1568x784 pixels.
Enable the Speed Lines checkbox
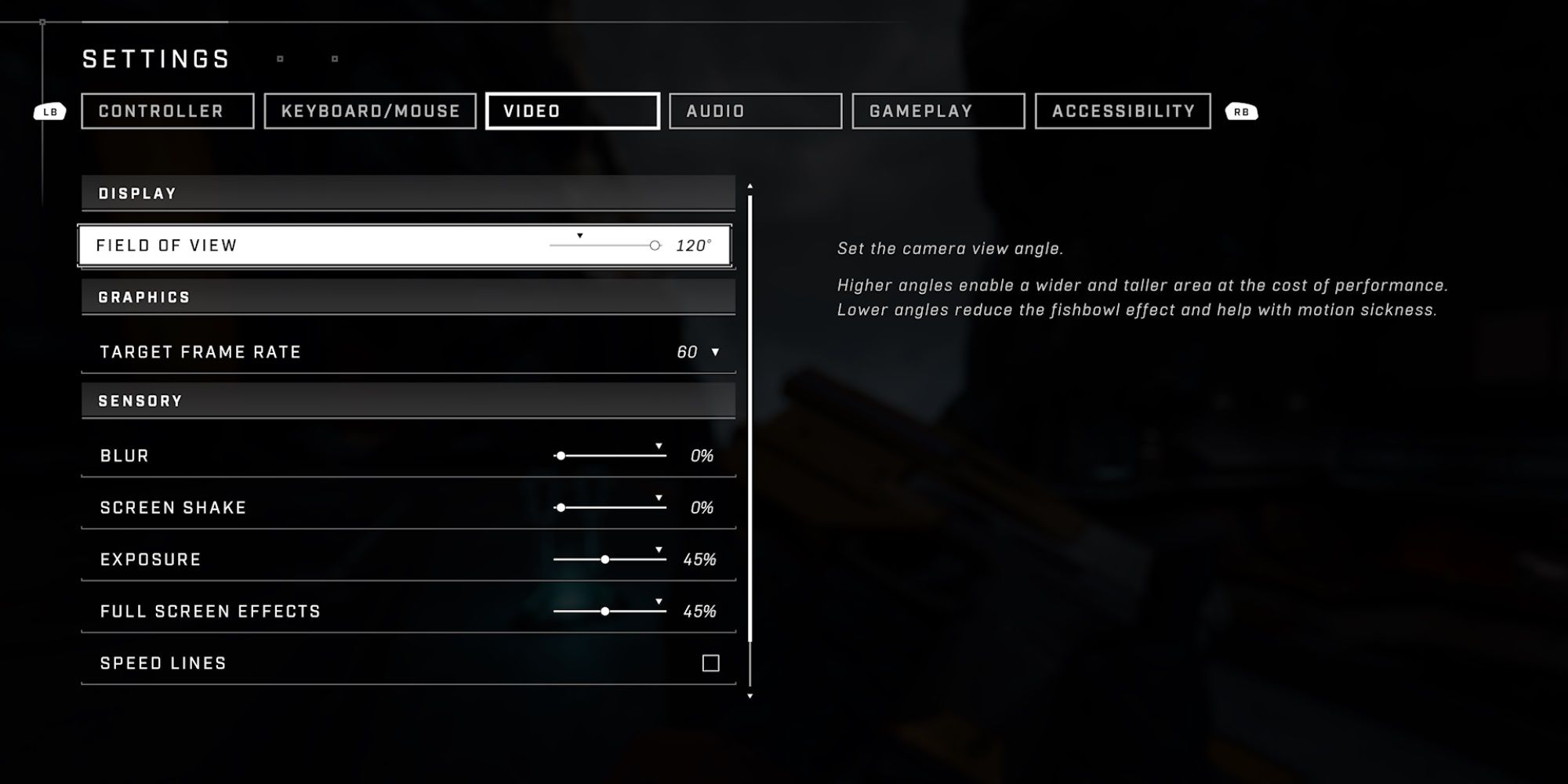coord(712,662)
